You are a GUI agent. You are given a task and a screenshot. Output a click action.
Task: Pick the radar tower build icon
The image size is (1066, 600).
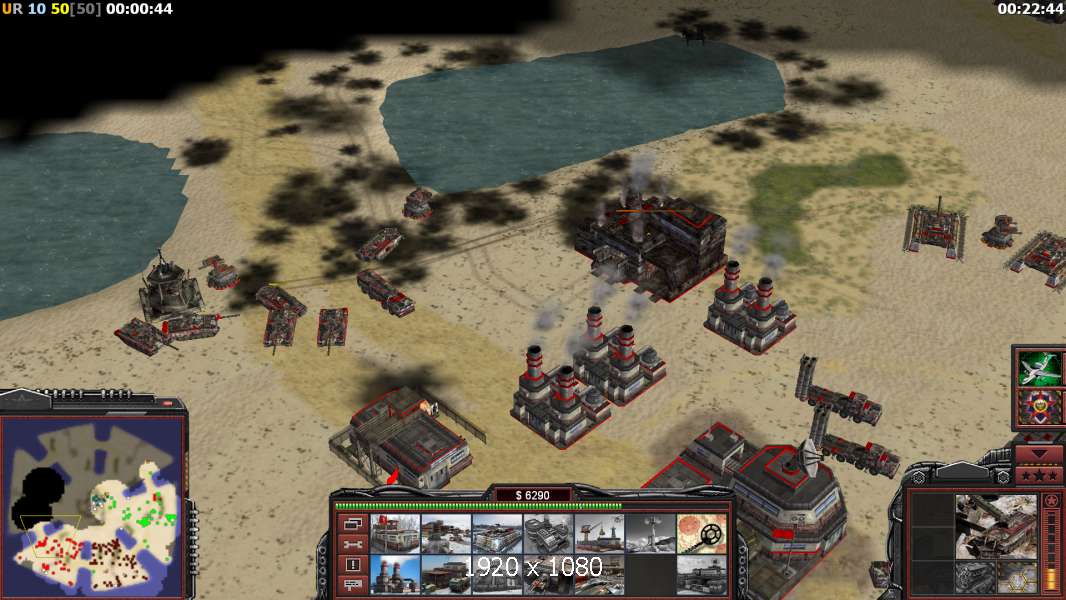tap(649, 533)
